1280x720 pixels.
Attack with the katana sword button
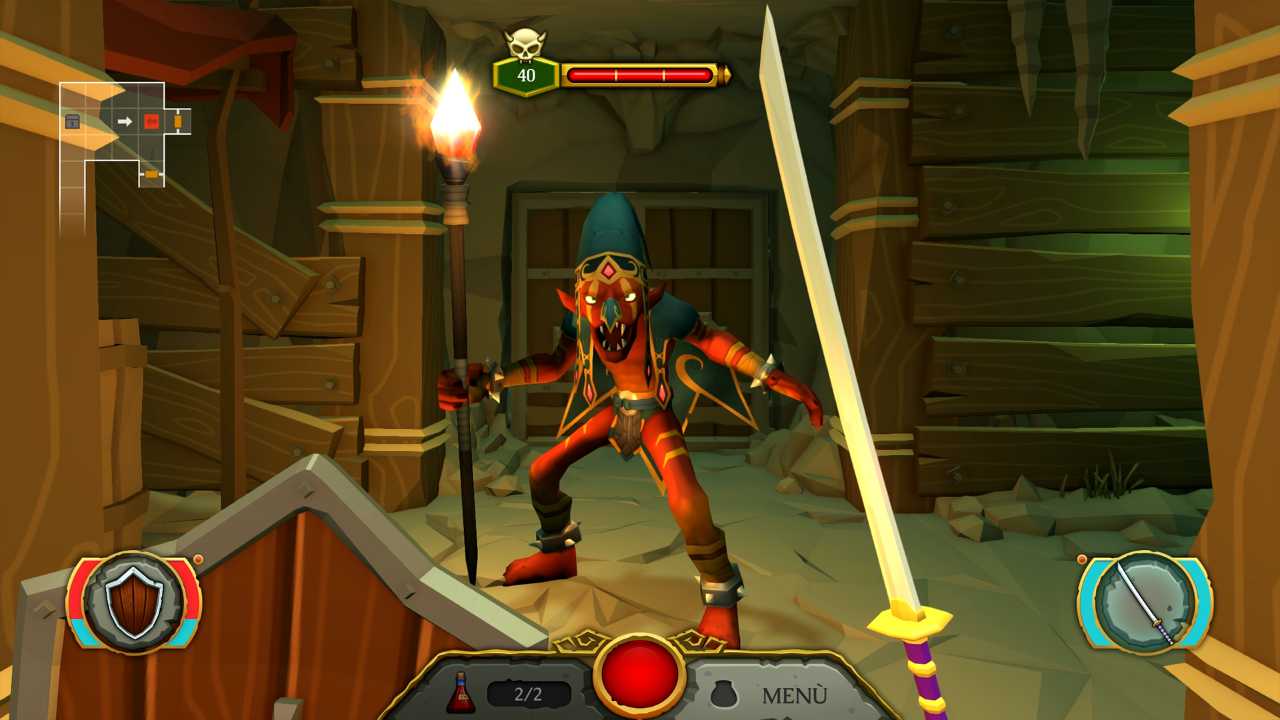pos(1145,602)
